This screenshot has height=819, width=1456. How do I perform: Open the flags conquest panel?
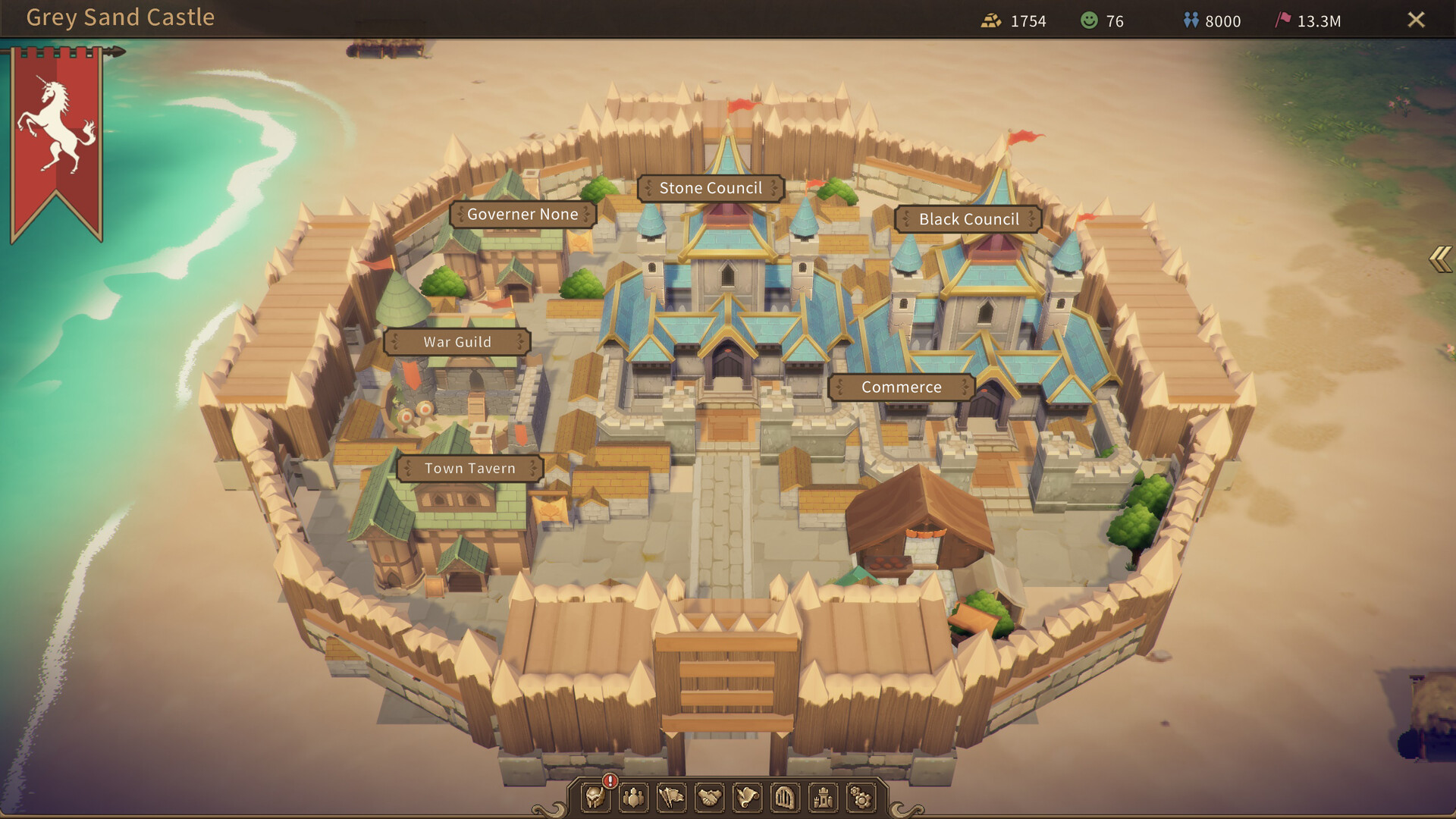coord(673,798)
